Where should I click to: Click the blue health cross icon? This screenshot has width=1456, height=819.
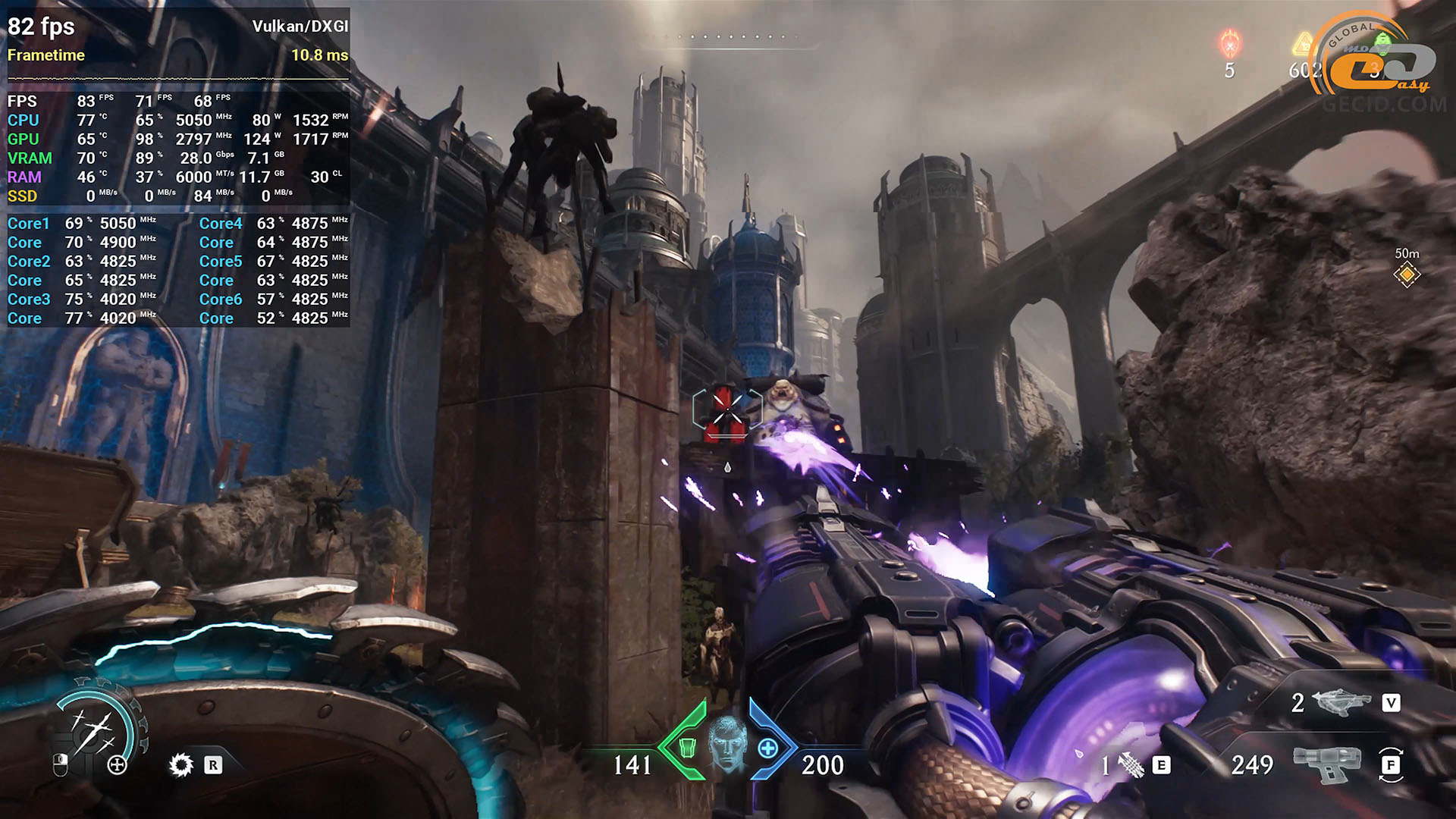[x=767, y=748]
